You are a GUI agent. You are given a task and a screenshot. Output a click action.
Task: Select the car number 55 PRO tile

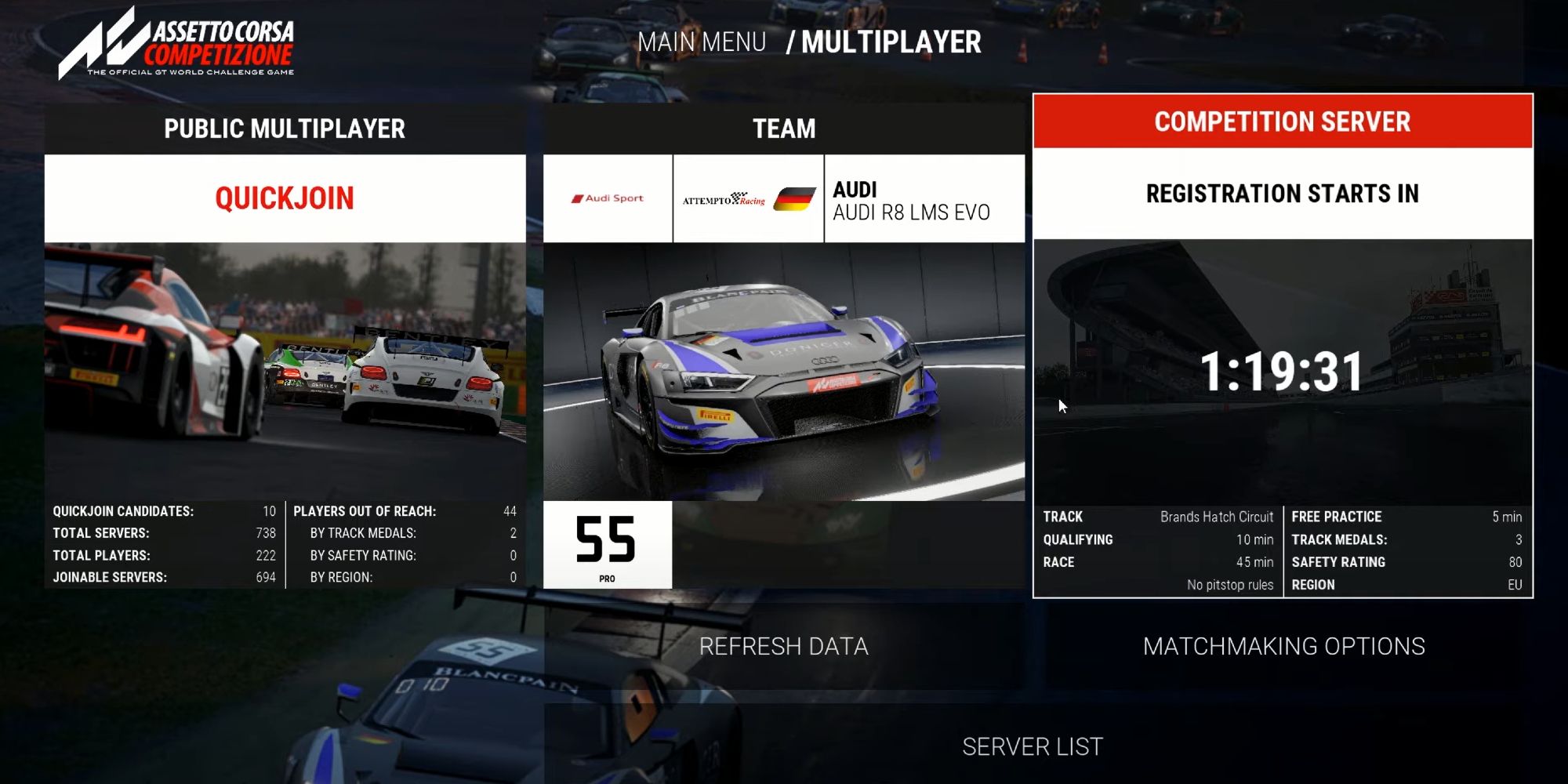coord(607,545)
